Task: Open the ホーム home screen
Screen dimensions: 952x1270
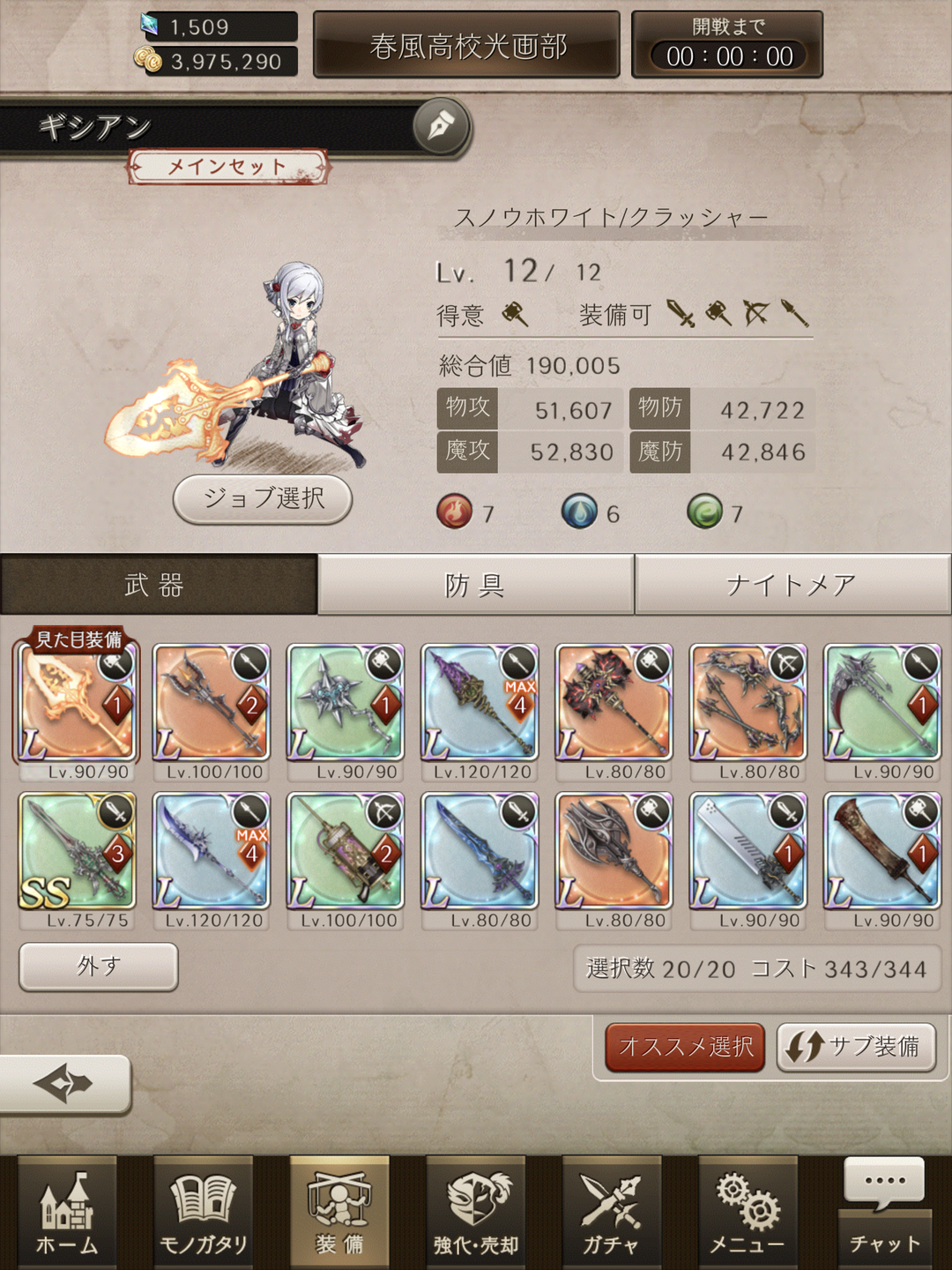Action: pyautogui.click(x=67, y=1213)
